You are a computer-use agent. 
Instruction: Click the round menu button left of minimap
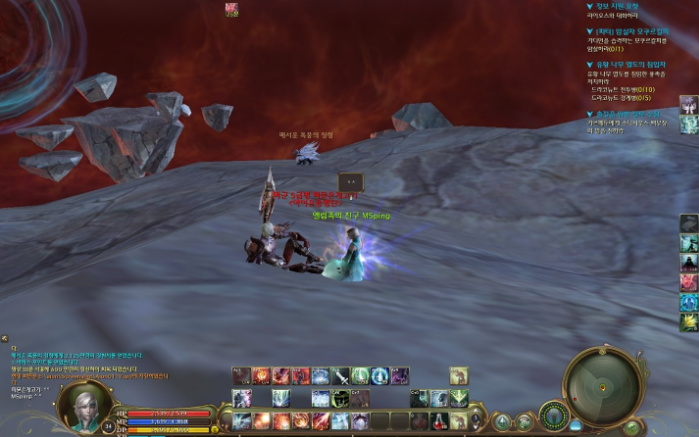pos(553,416)
